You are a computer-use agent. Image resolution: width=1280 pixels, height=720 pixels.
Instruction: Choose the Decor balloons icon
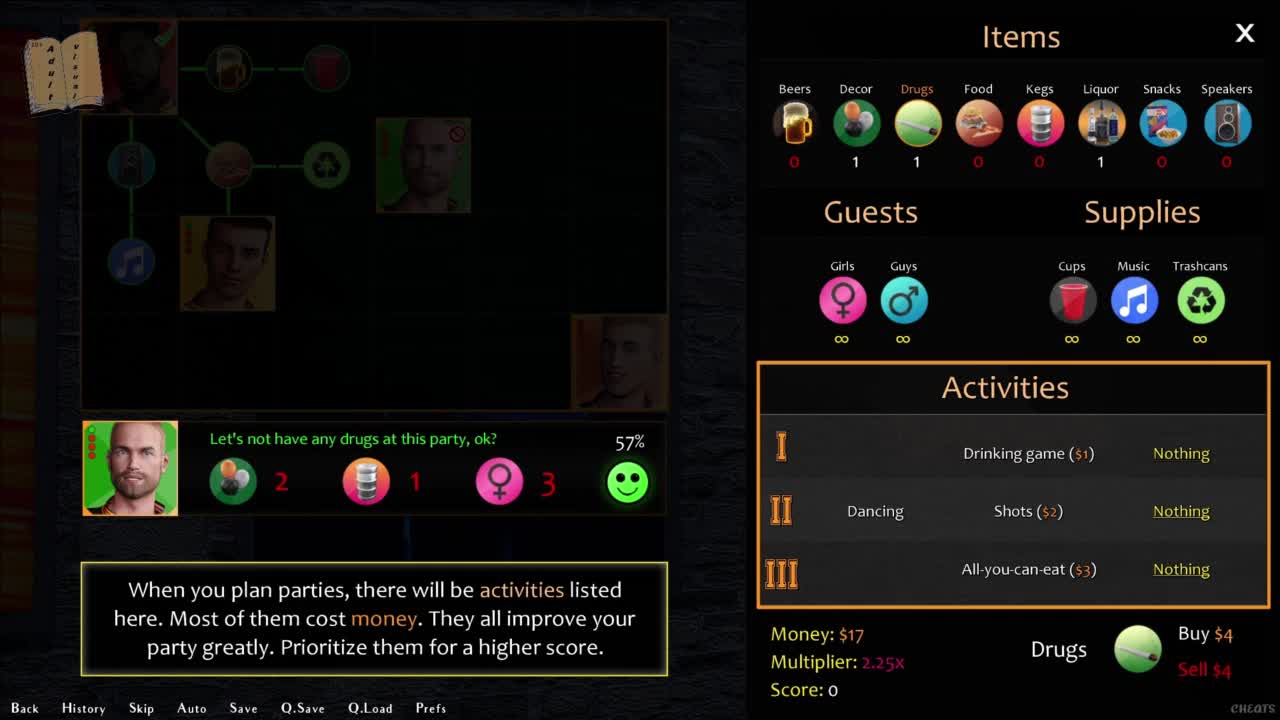coord(856,124)
